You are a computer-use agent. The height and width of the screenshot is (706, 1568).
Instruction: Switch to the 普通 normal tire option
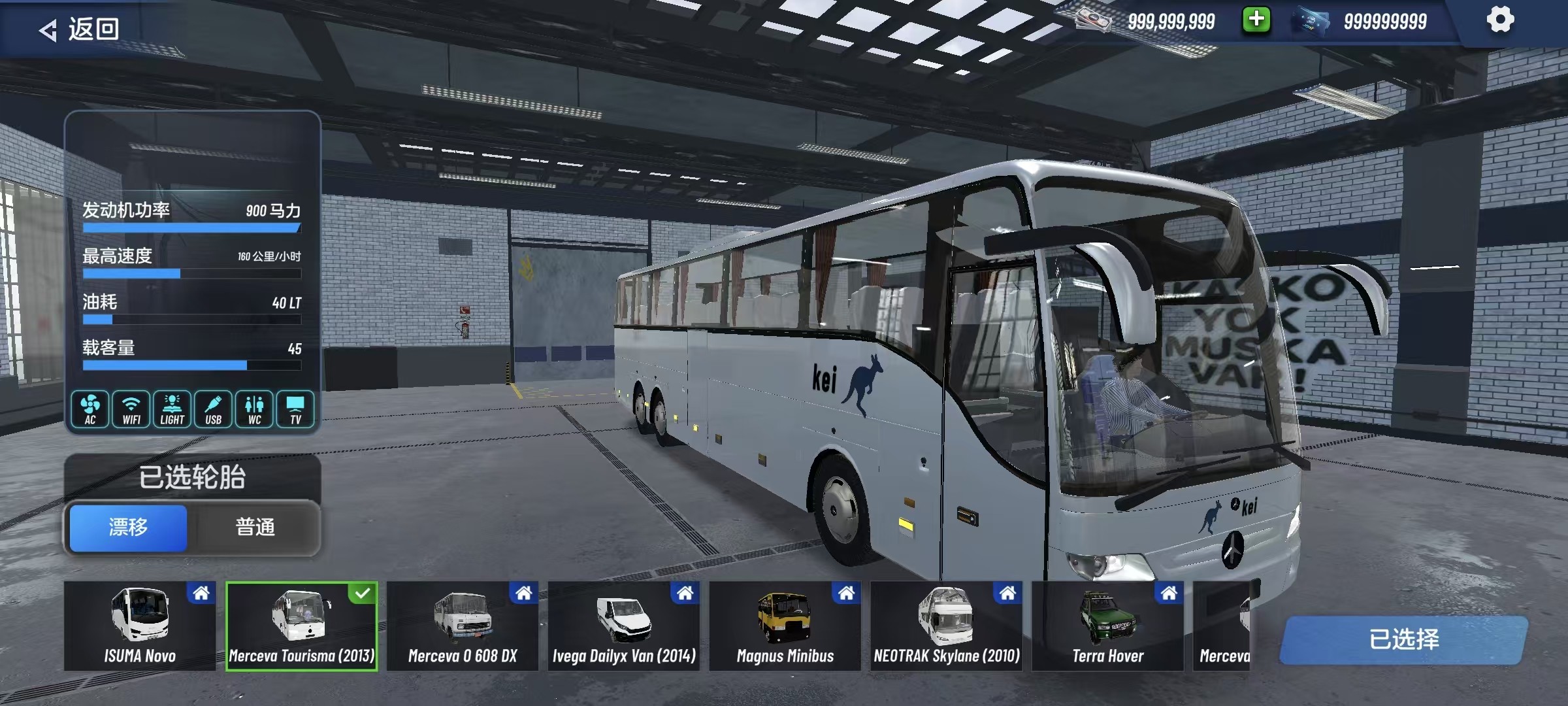(x=255, y=527)
